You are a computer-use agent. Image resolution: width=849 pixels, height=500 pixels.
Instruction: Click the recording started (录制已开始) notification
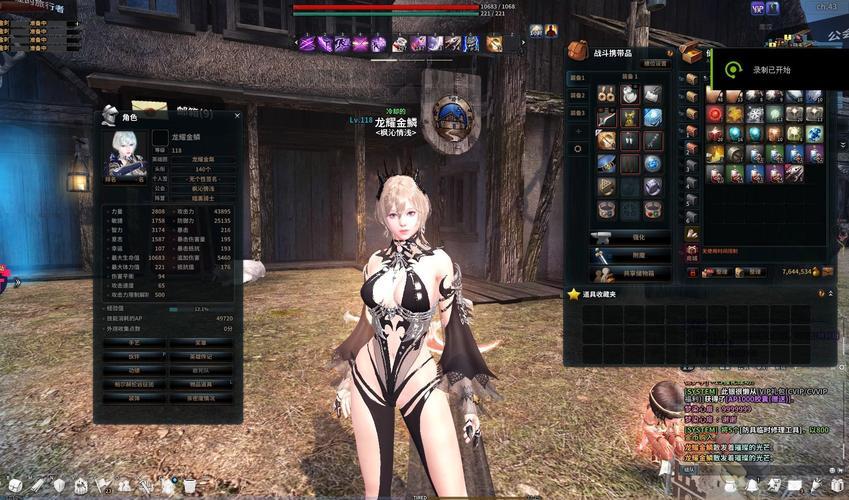coord(770,70)
